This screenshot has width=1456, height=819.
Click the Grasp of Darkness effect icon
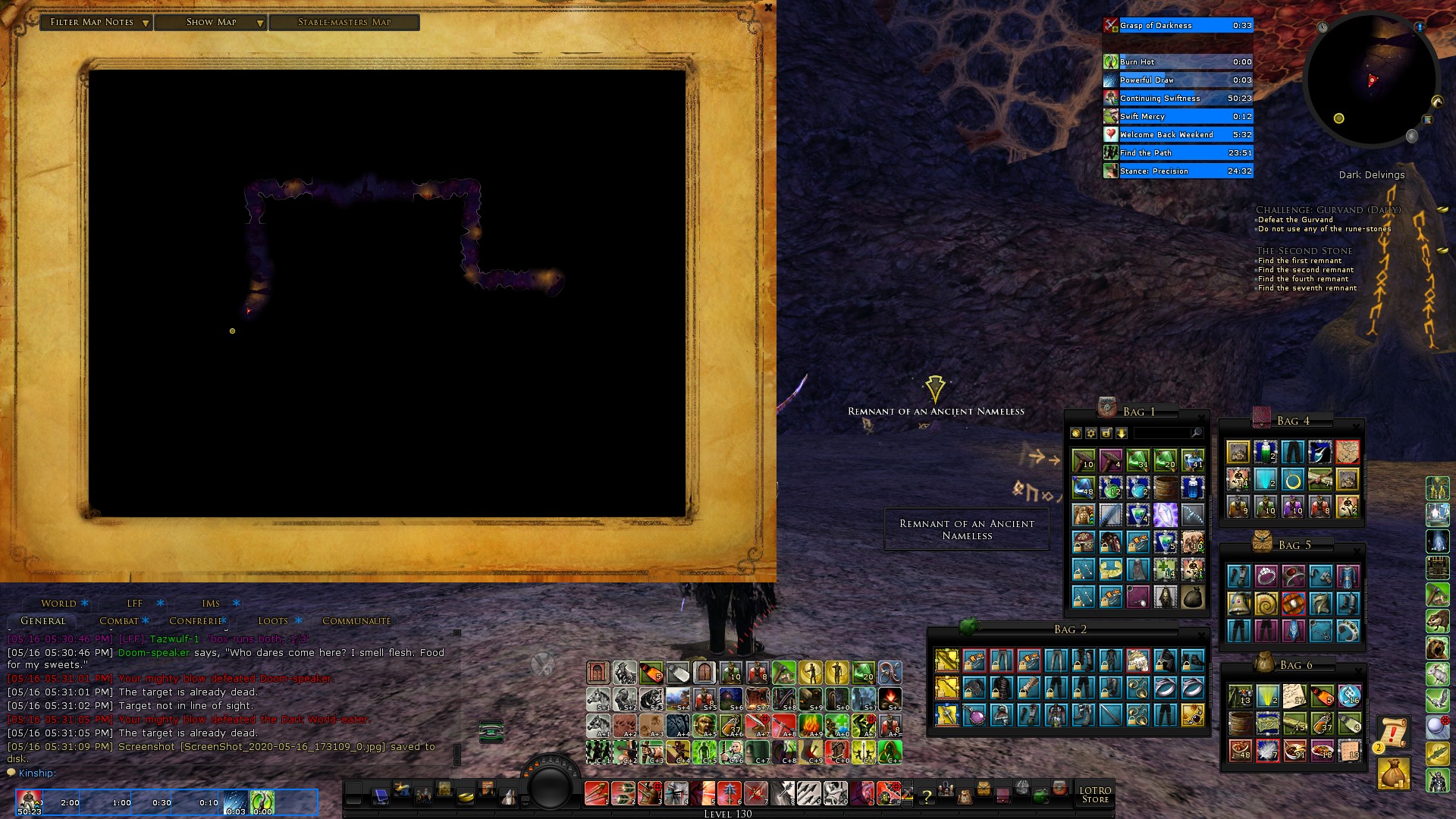pyautogui.click(x=1111, y=26)
